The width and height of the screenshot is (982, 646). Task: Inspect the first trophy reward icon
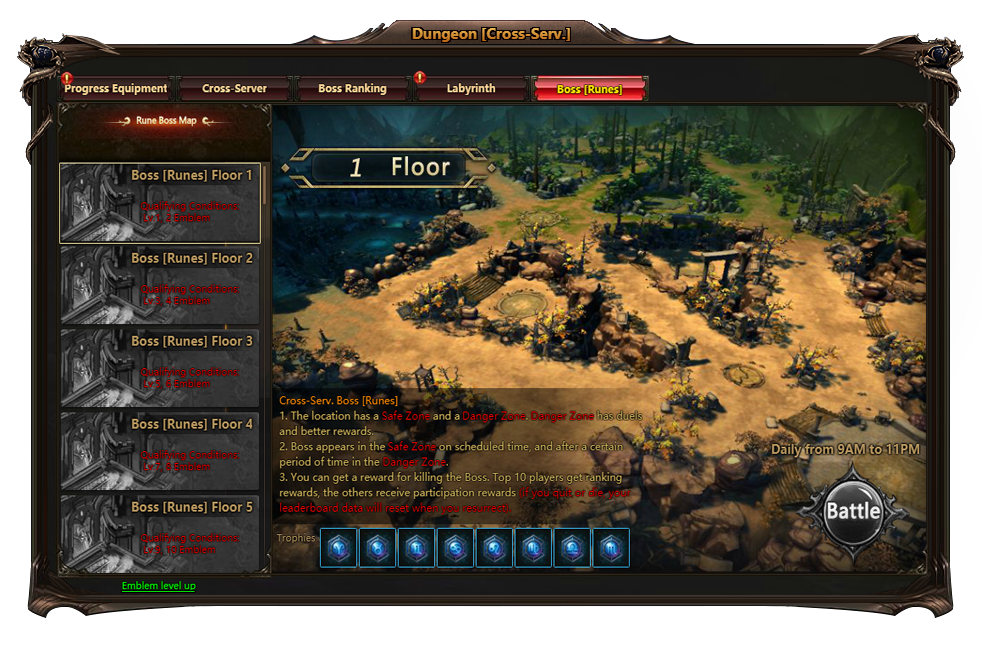point(338,548)
